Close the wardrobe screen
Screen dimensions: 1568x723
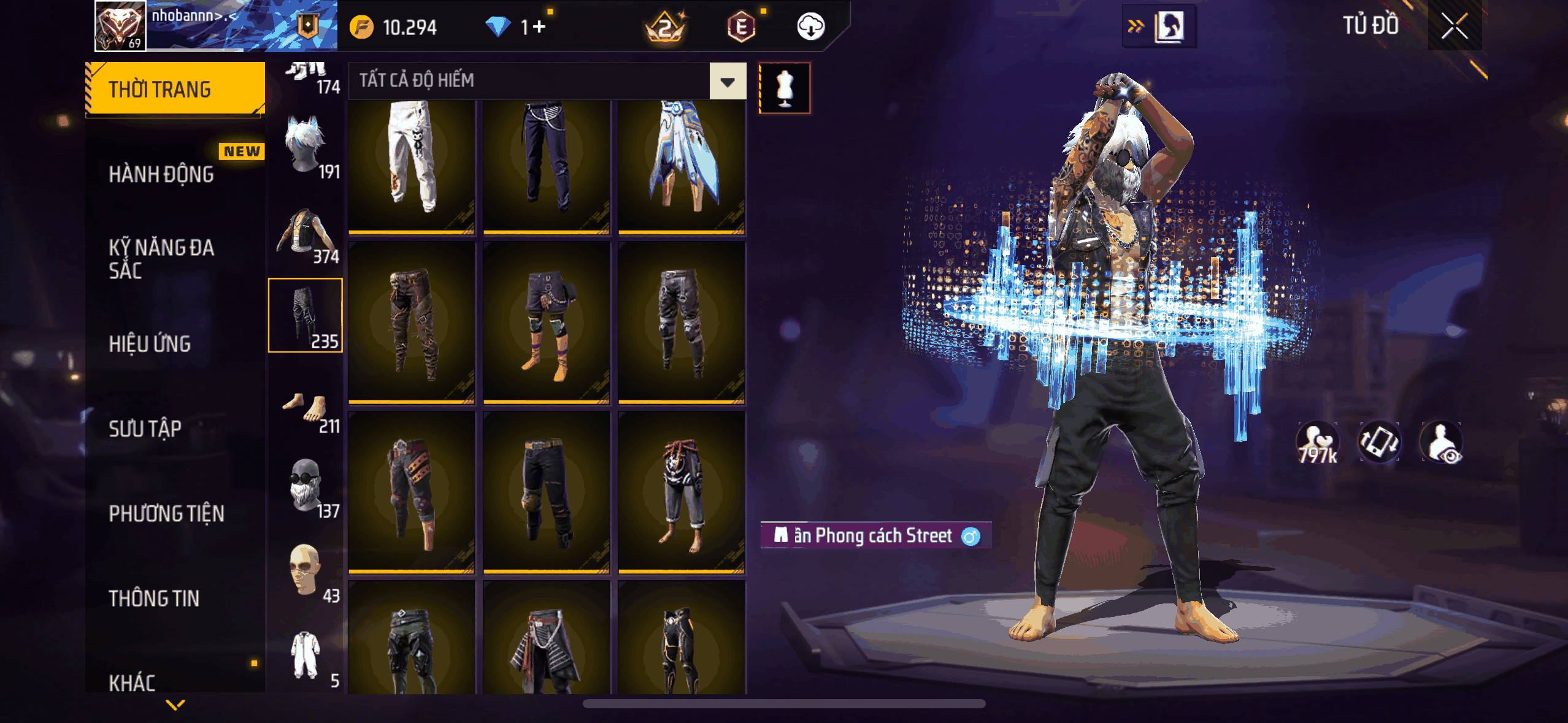(x=1454, y=26)
